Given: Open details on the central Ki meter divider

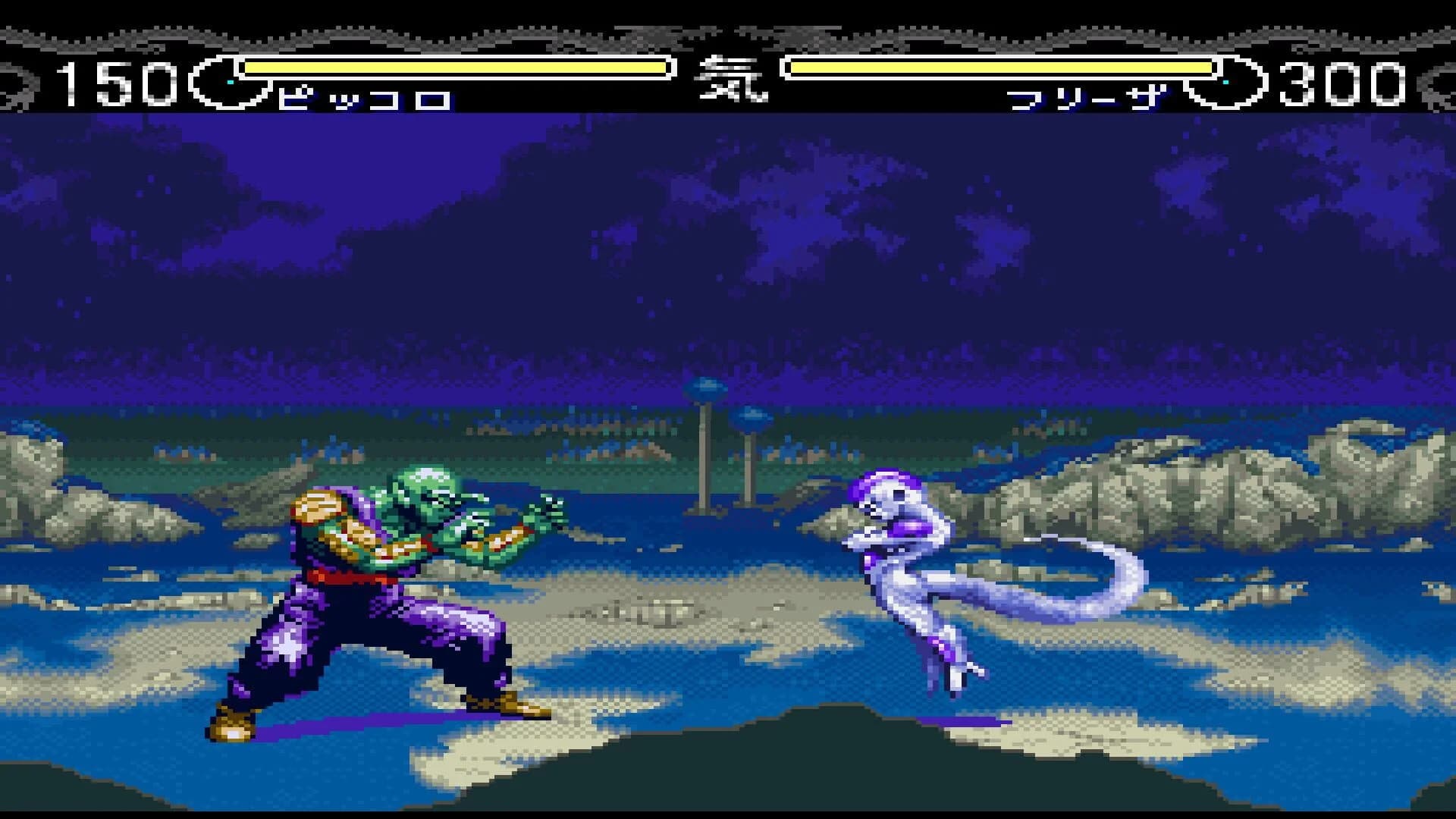Looking at the screenshot, I should (x=730, y=80).
